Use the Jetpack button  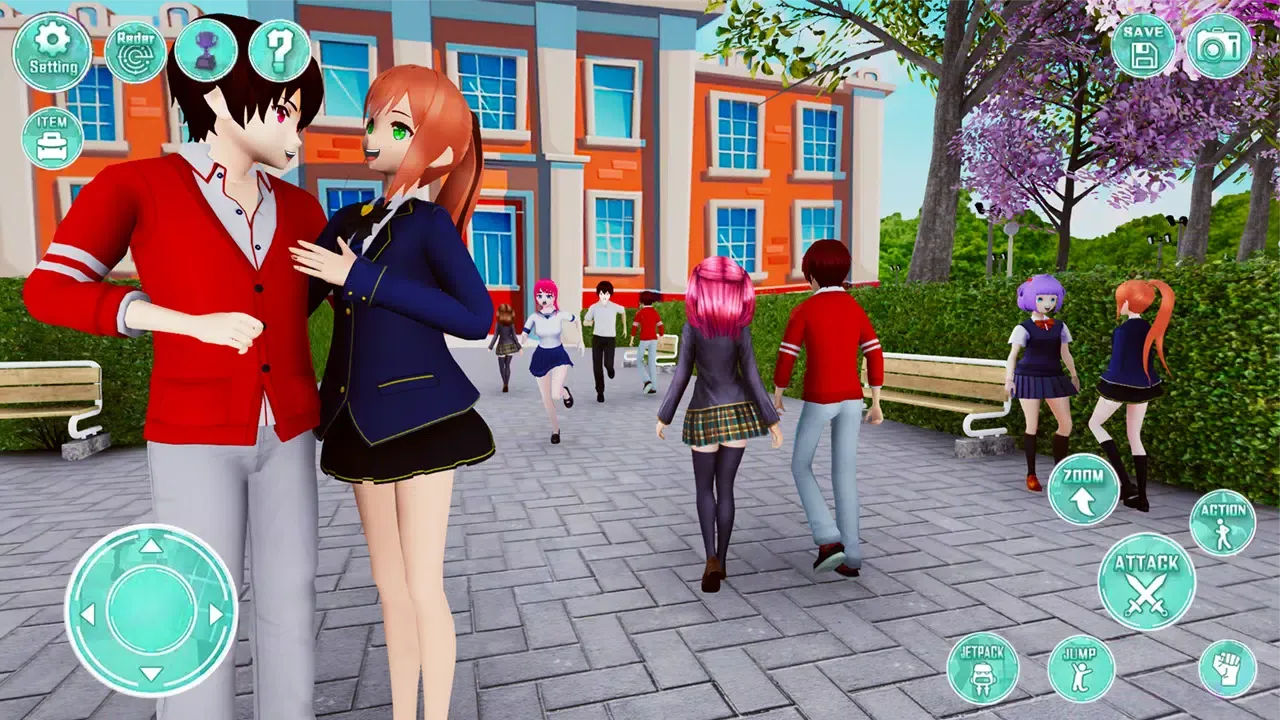coord(983,667)
